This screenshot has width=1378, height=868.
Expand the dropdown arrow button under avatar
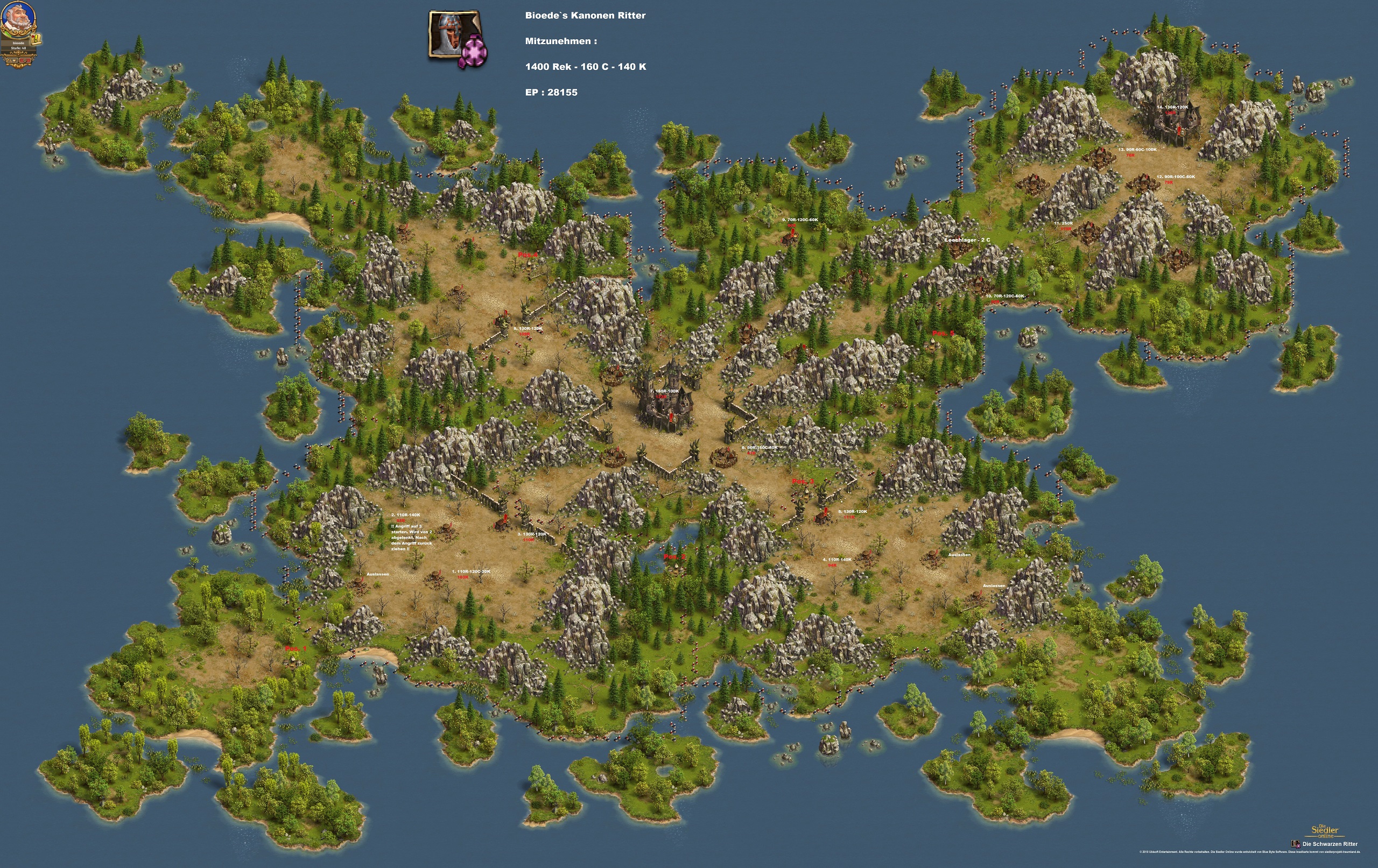[x=12, y=60]
